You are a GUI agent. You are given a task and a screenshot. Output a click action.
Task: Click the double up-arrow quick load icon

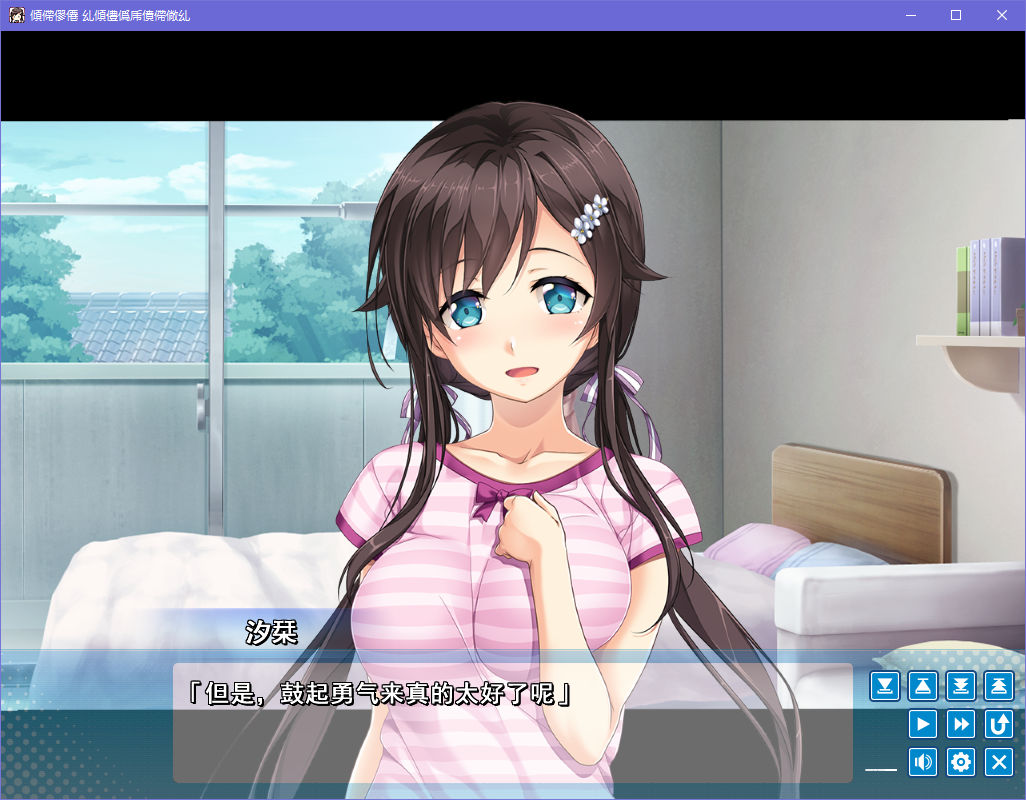[x=999, y=686]
